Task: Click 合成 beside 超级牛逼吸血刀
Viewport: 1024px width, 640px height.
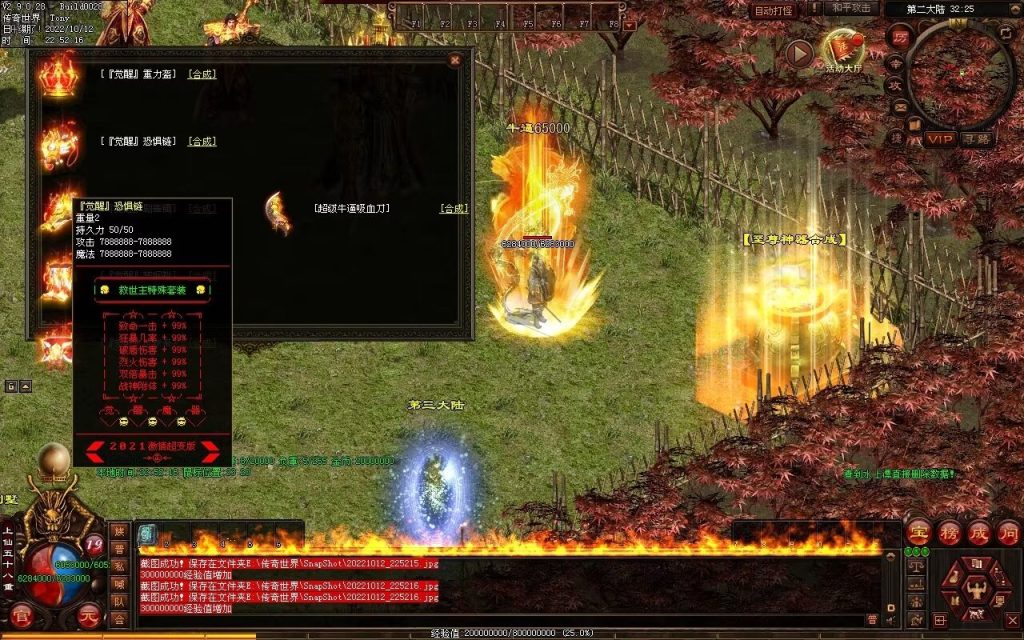Action: coord(454,208)
